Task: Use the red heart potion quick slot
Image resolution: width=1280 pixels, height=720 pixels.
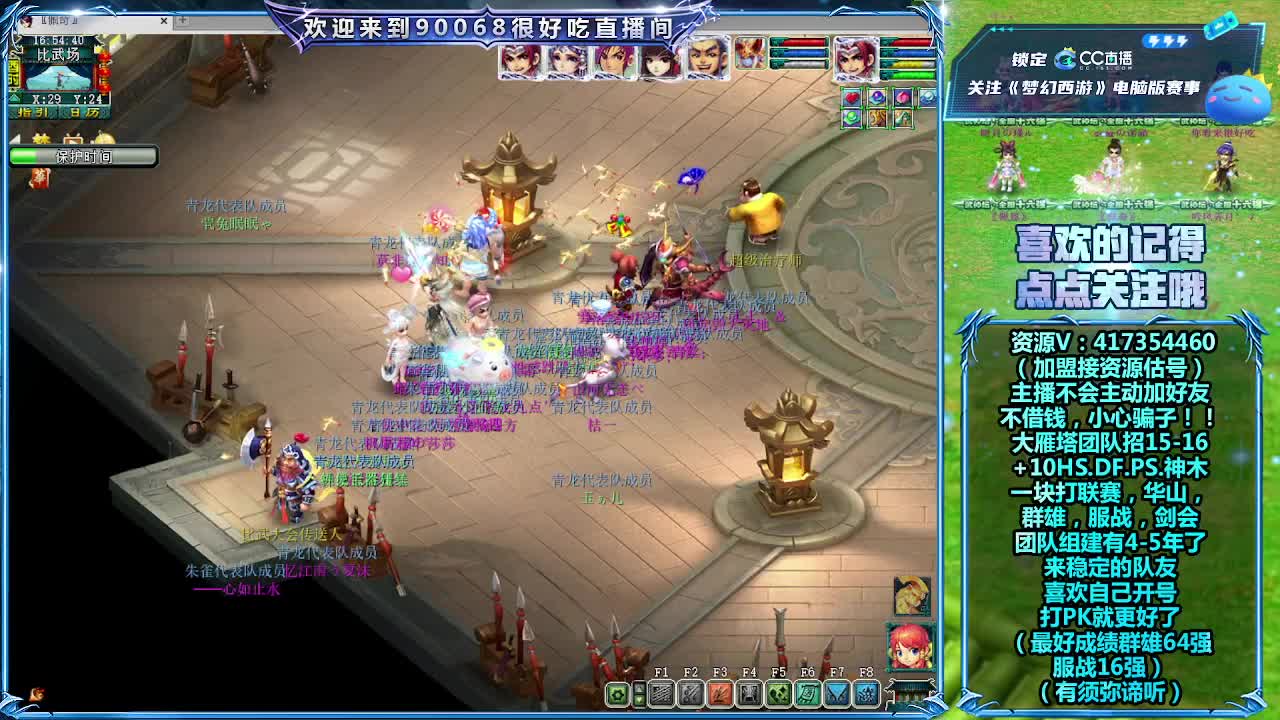Action: click(851, 97)
